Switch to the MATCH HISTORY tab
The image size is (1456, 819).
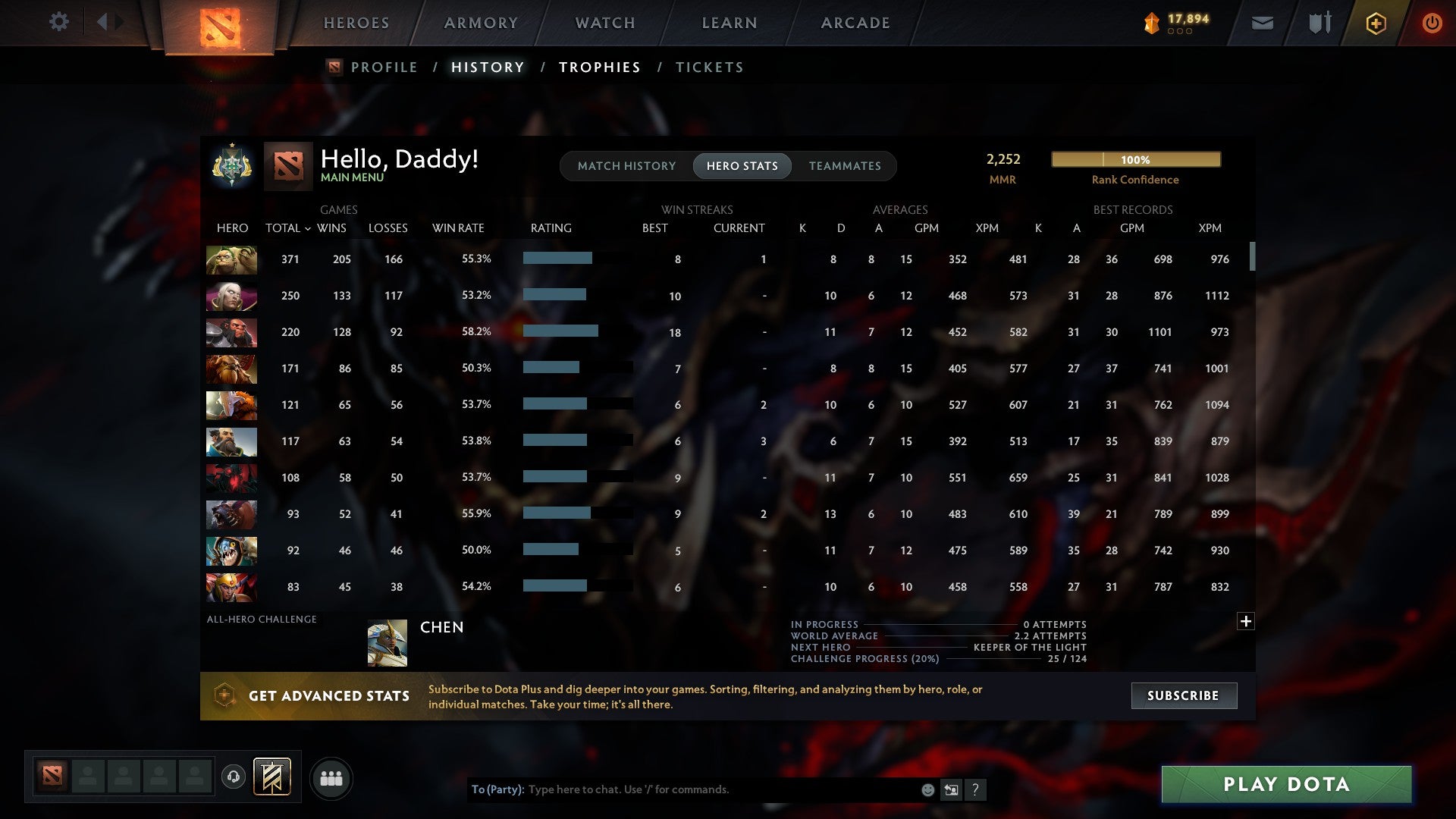(x=626, y=165)
